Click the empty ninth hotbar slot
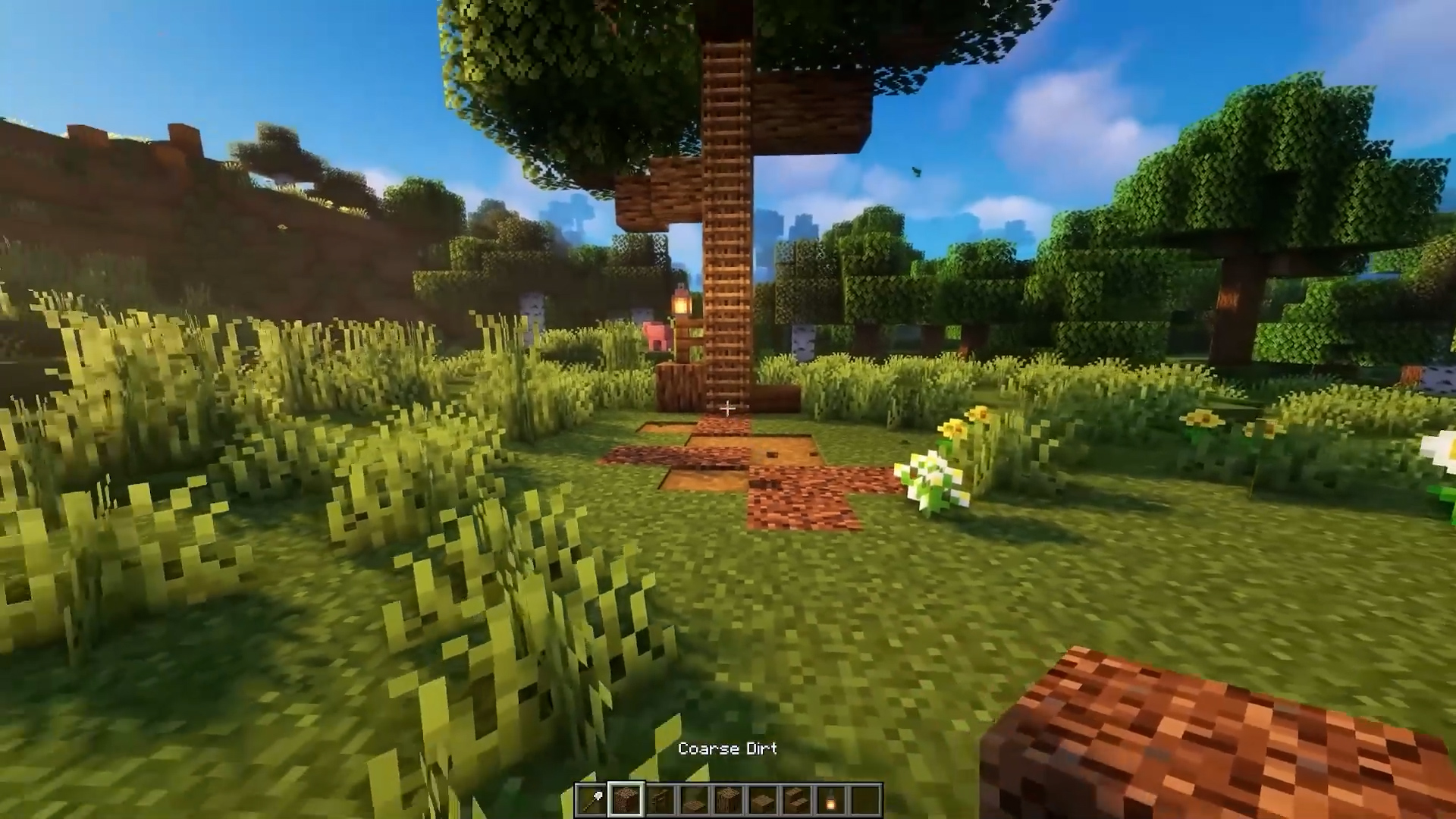Image resolution: width=1456 pixels, height=819 pixels. point(867,800)
